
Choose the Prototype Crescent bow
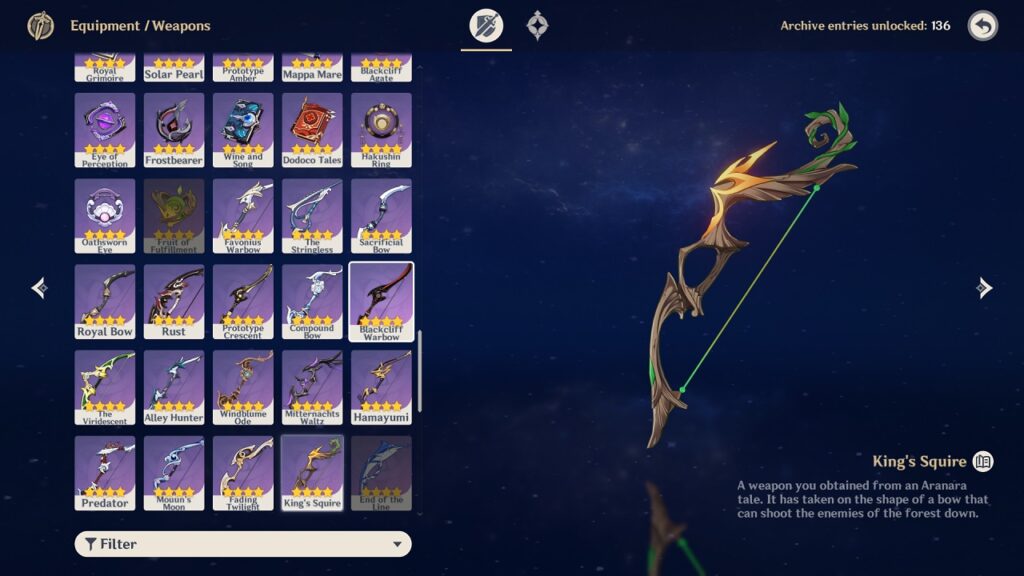(x=243, y=301)
